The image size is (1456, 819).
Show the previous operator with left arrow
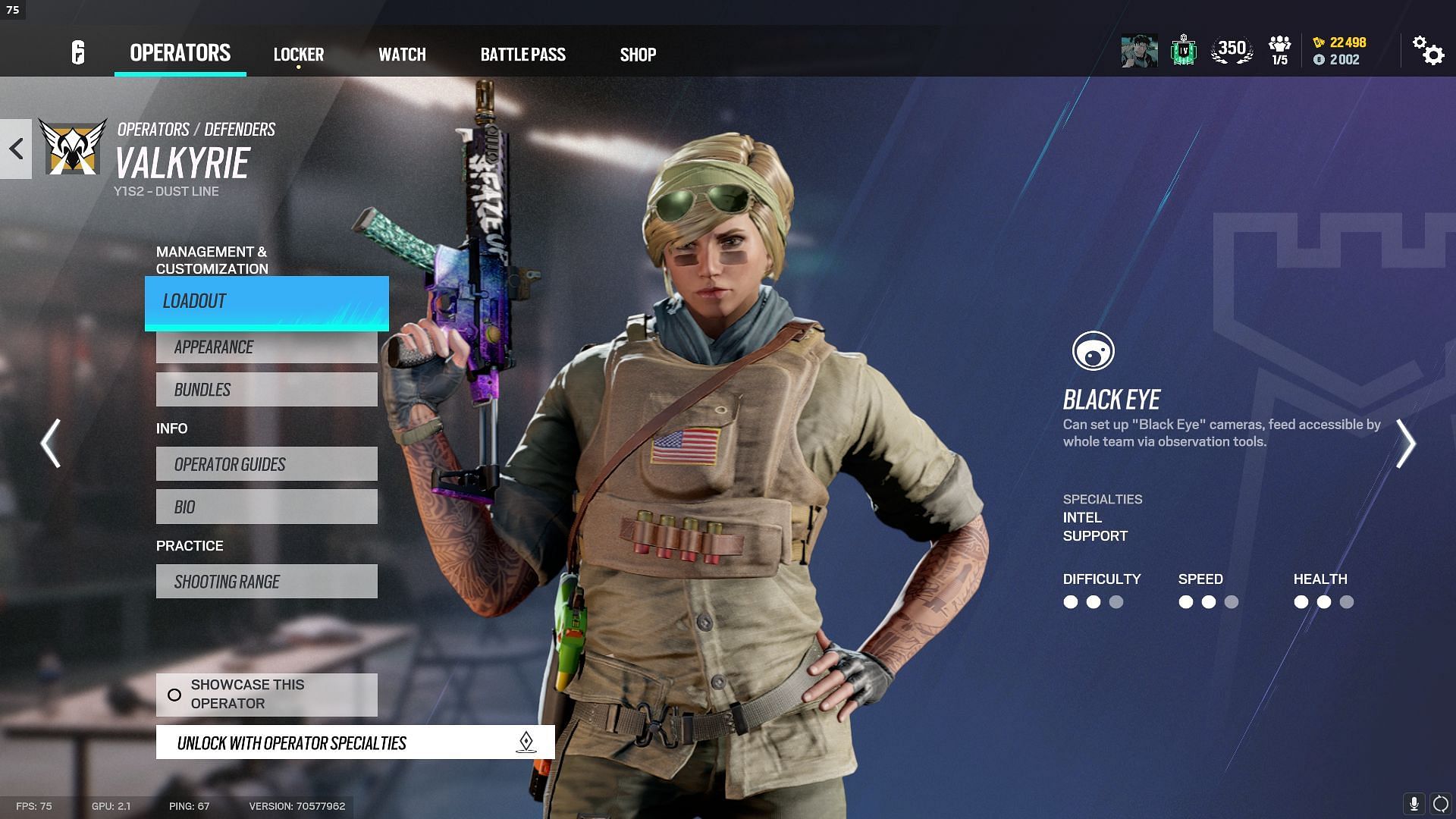(x=51, y=444)
